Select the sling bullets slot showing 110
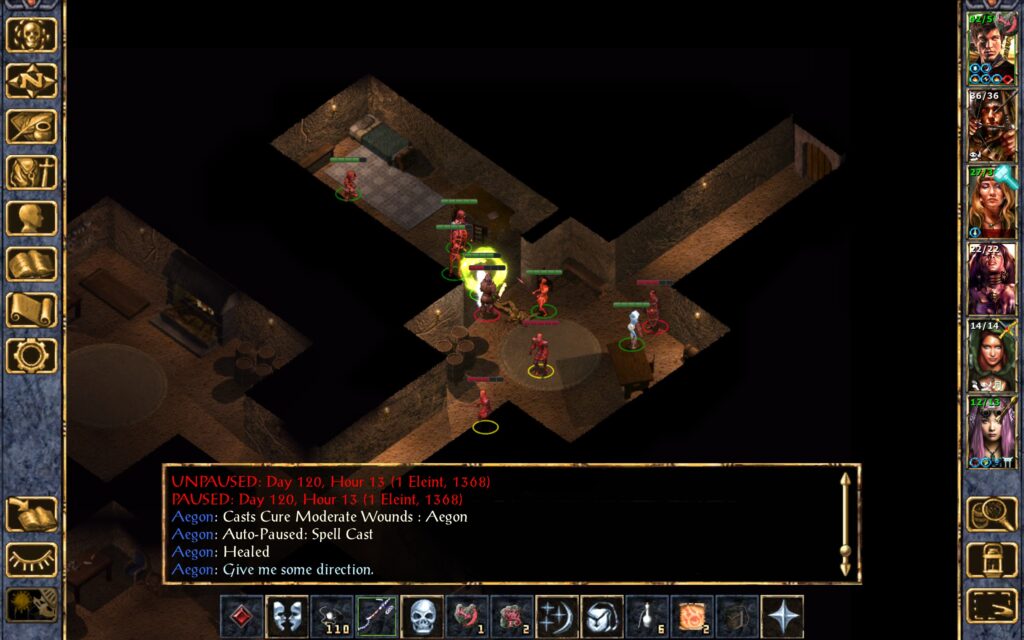The width and height of the screenshot is (1024, 640). coord(332,617)
